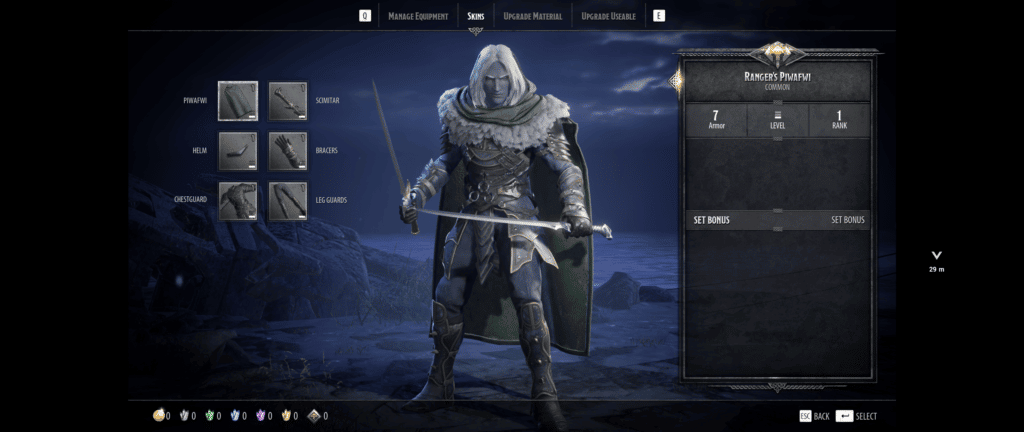
Task: Select the Chestguard armor slot
Action: [x=238, y=200]
